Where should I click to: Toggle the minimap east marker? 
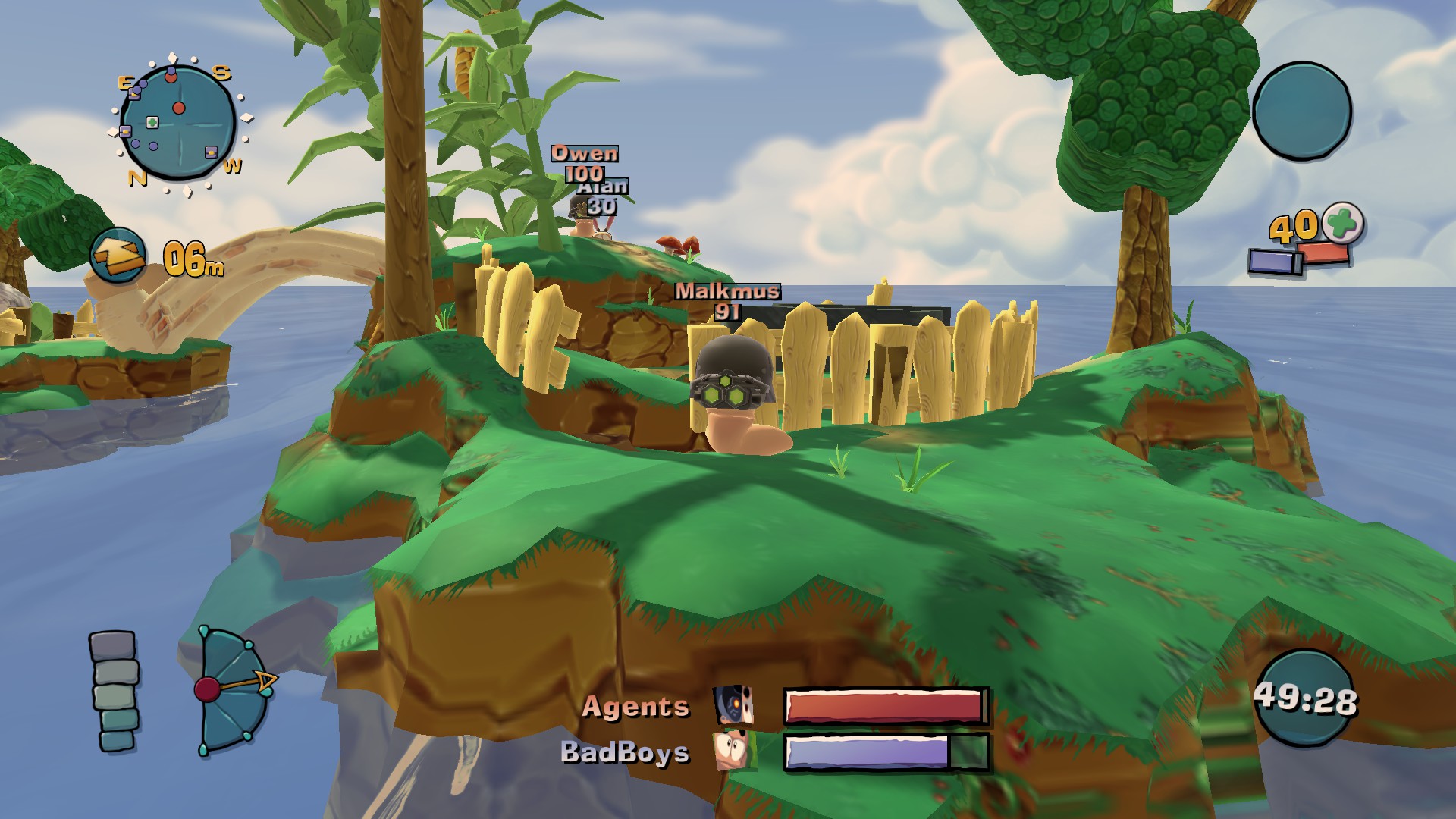(126, 83)
